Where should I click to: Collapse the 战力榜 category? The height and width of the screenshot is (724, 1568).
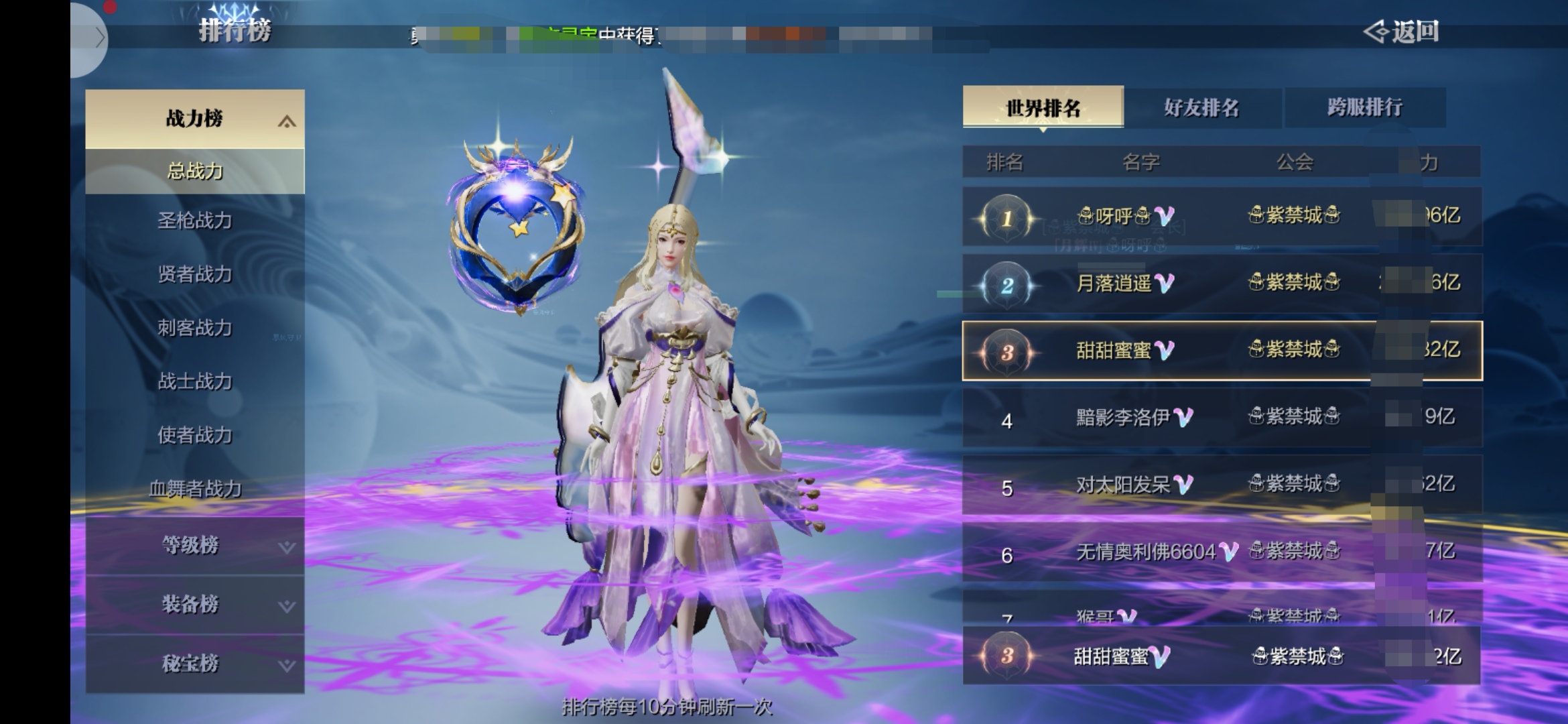click(194, 119)
